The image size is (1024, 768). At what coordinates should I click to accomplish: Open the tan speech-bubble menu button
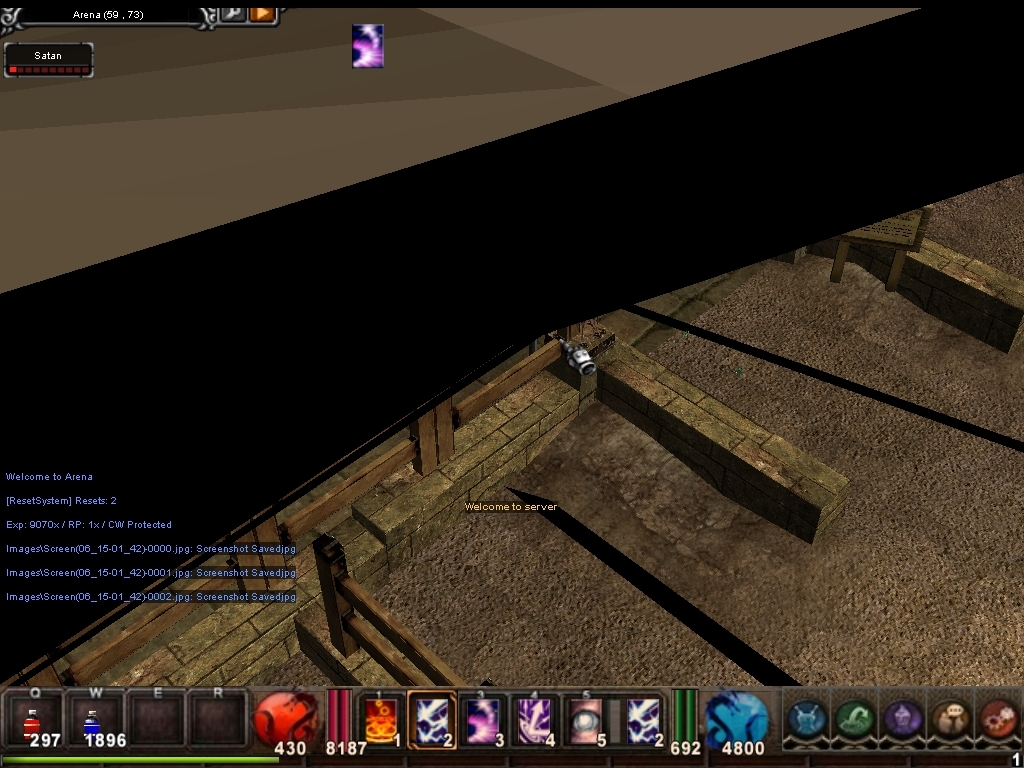(x=950, y=719)
